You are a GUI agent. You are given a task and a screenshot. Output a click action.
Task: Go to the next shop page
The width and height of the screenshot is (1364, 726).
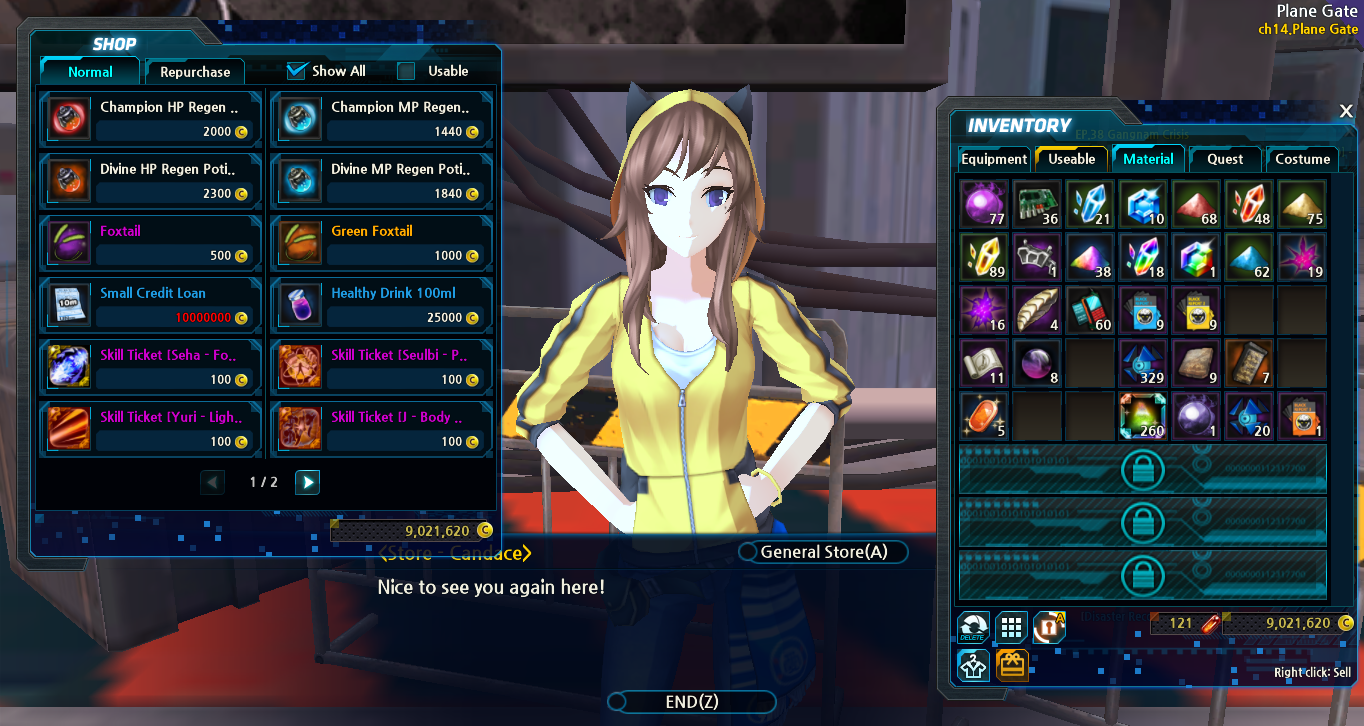(308, 482)
